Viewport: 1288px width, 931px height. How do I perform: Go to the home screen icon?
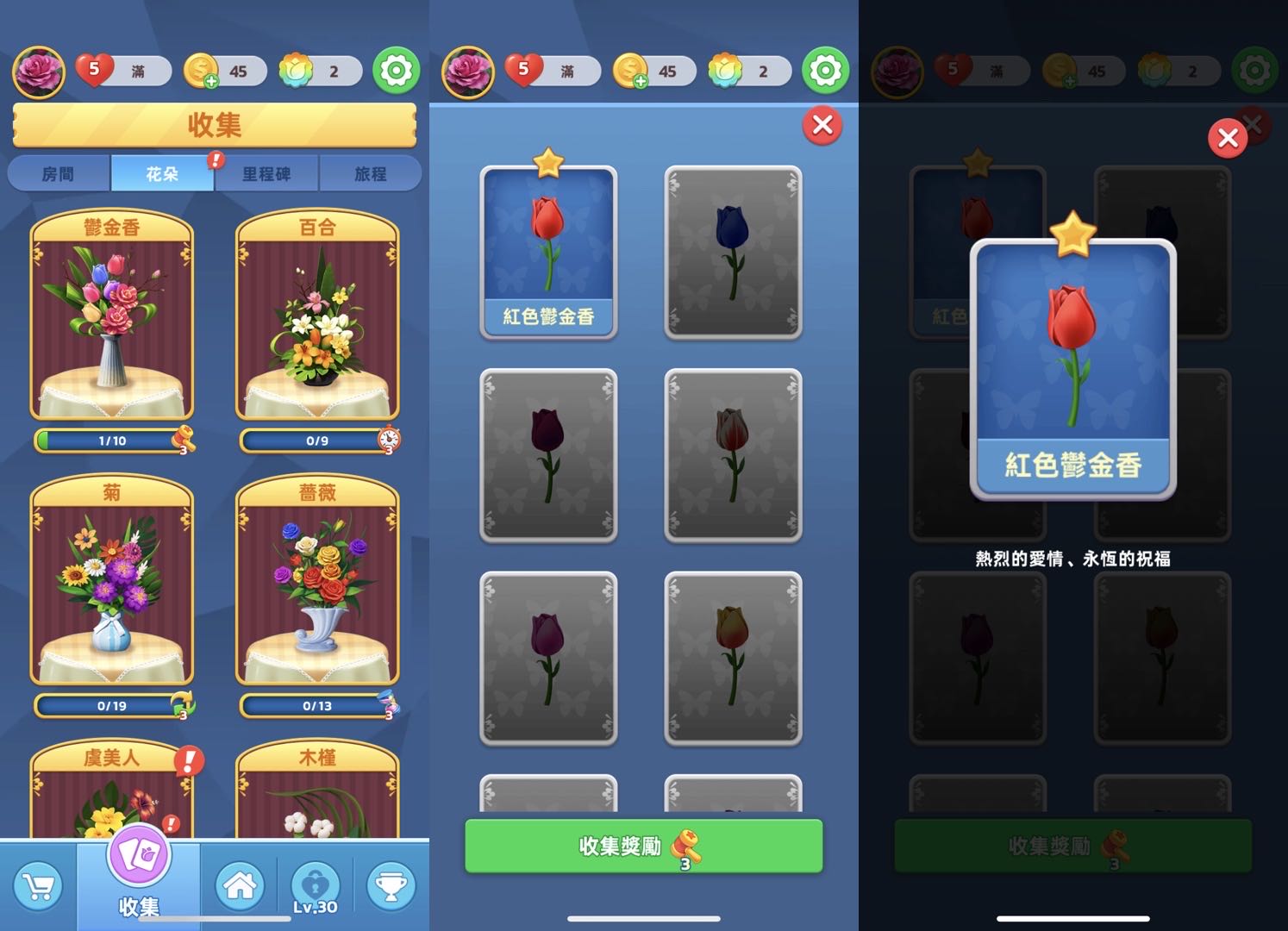(239, 886)
